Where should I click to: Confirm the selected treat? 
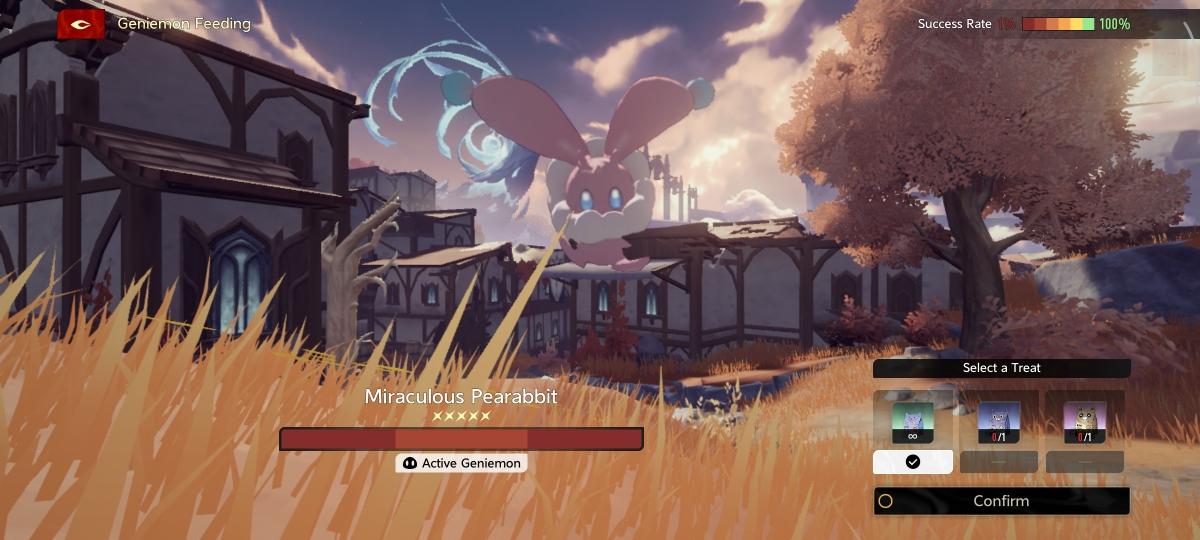coord(1001,501)
